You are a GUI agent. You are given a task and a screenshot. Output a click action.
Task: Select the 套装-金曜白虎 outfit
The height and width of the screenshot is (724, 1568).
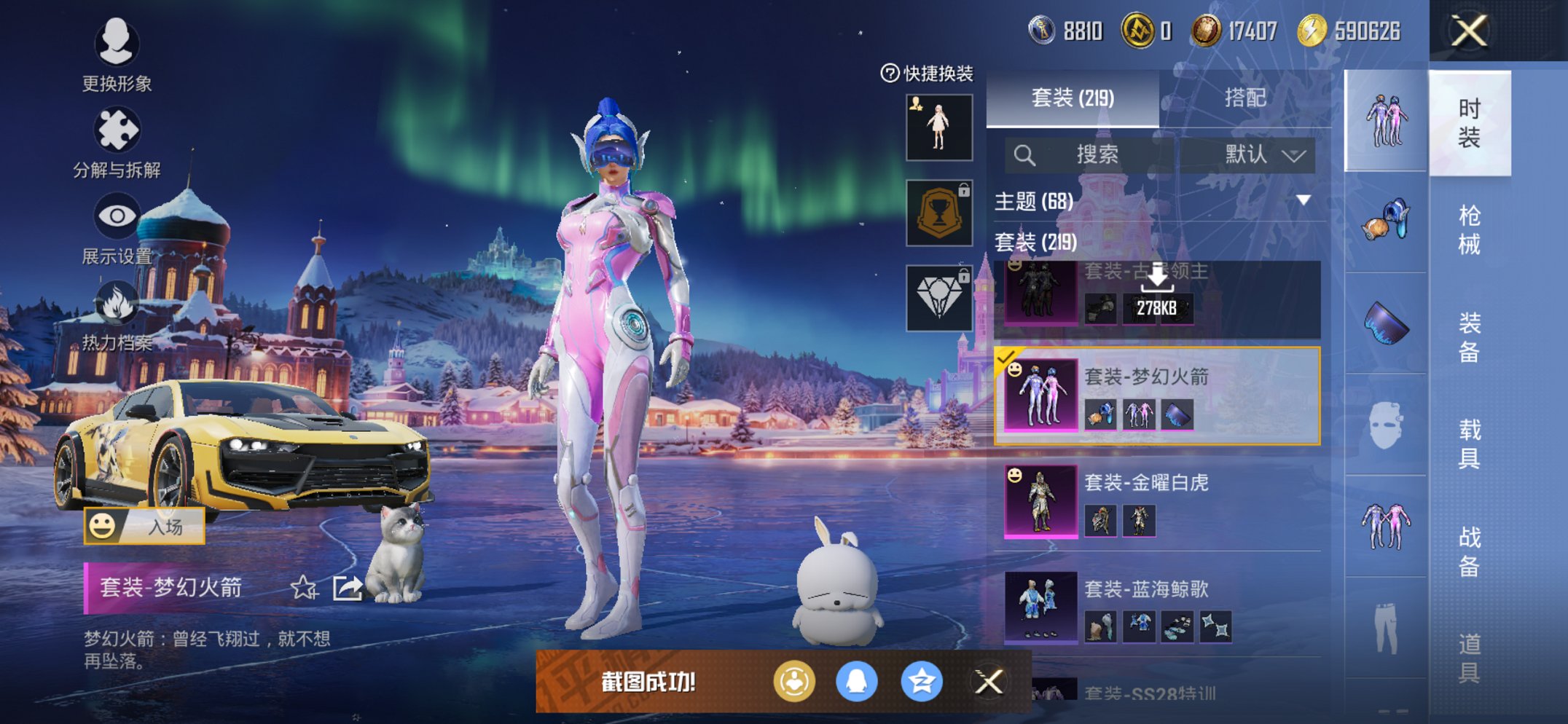[x=1159, y=501]
